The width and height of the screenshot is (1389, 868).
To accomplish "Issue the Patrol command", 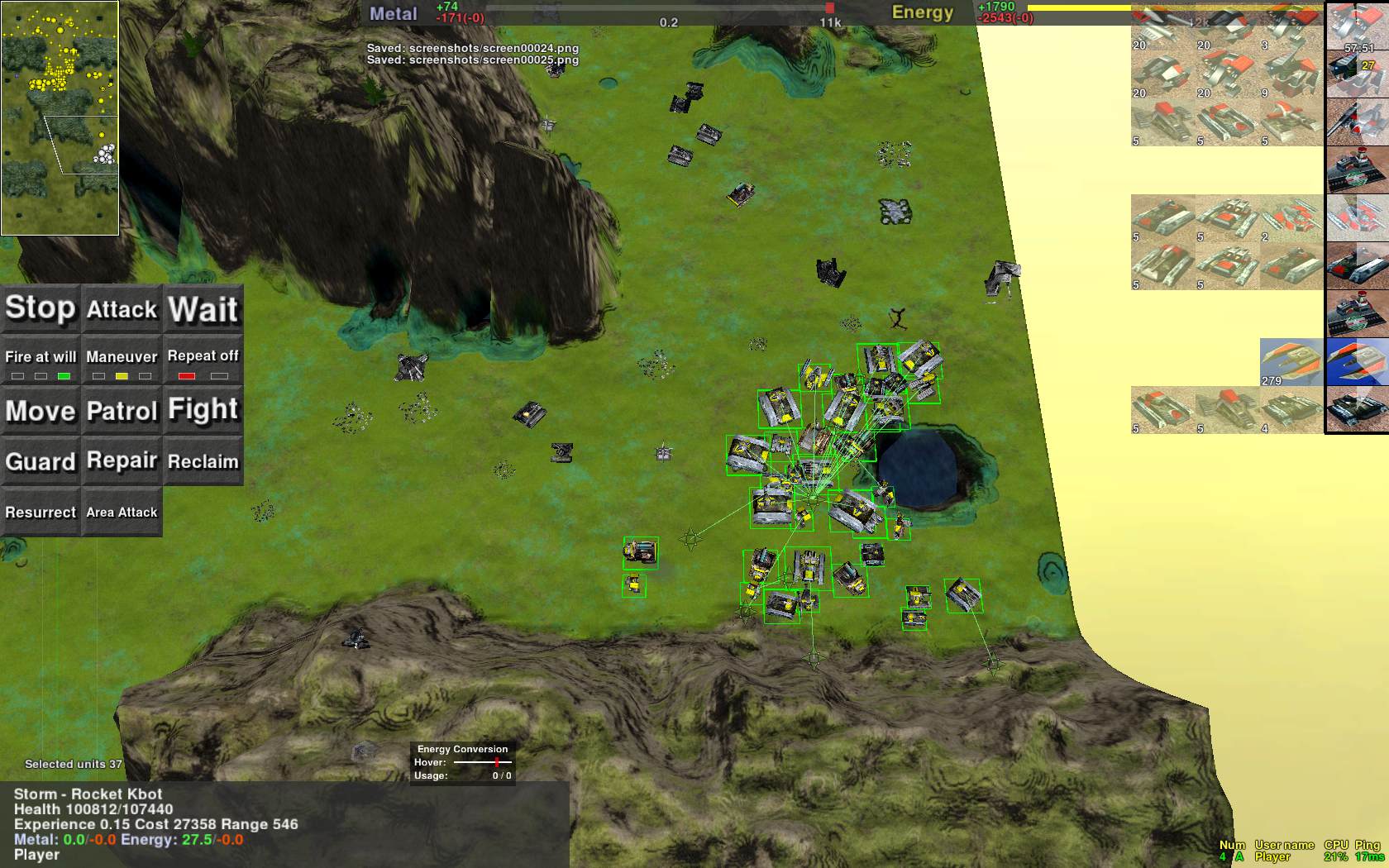I will tap(122, 411).
